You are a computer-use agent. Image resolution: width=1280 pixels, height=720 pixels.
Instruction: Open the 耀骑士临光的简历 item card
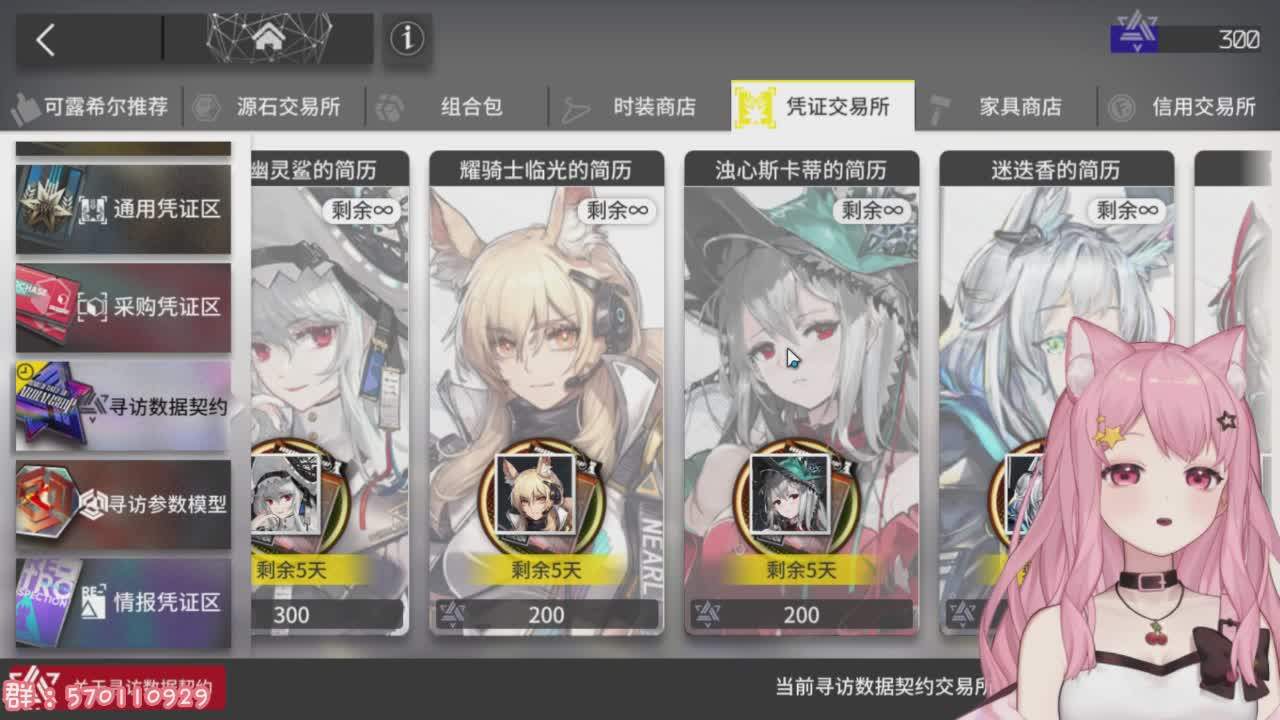click(545, 380)
